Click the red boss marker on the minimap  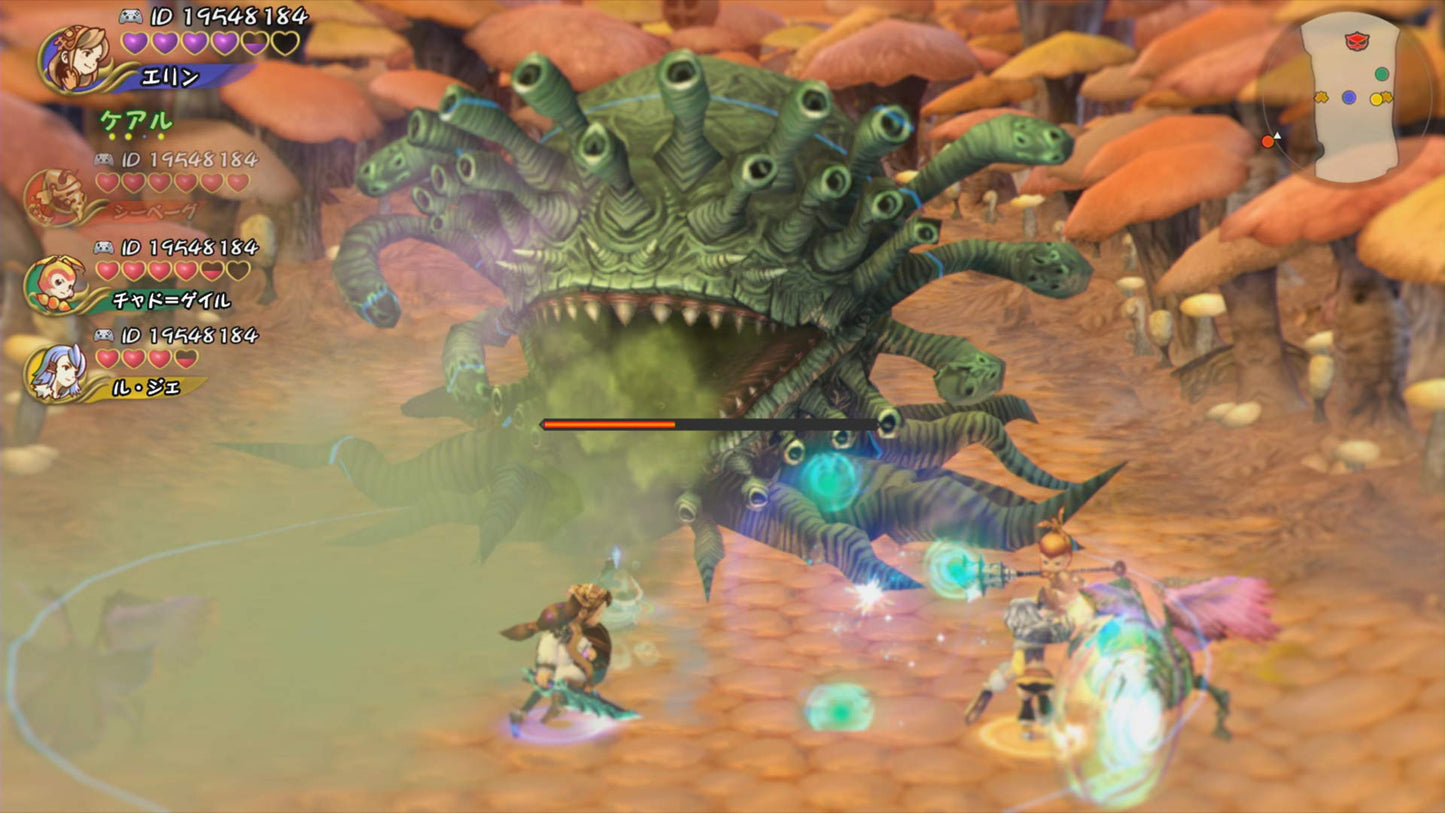[x=1355, y=42]
